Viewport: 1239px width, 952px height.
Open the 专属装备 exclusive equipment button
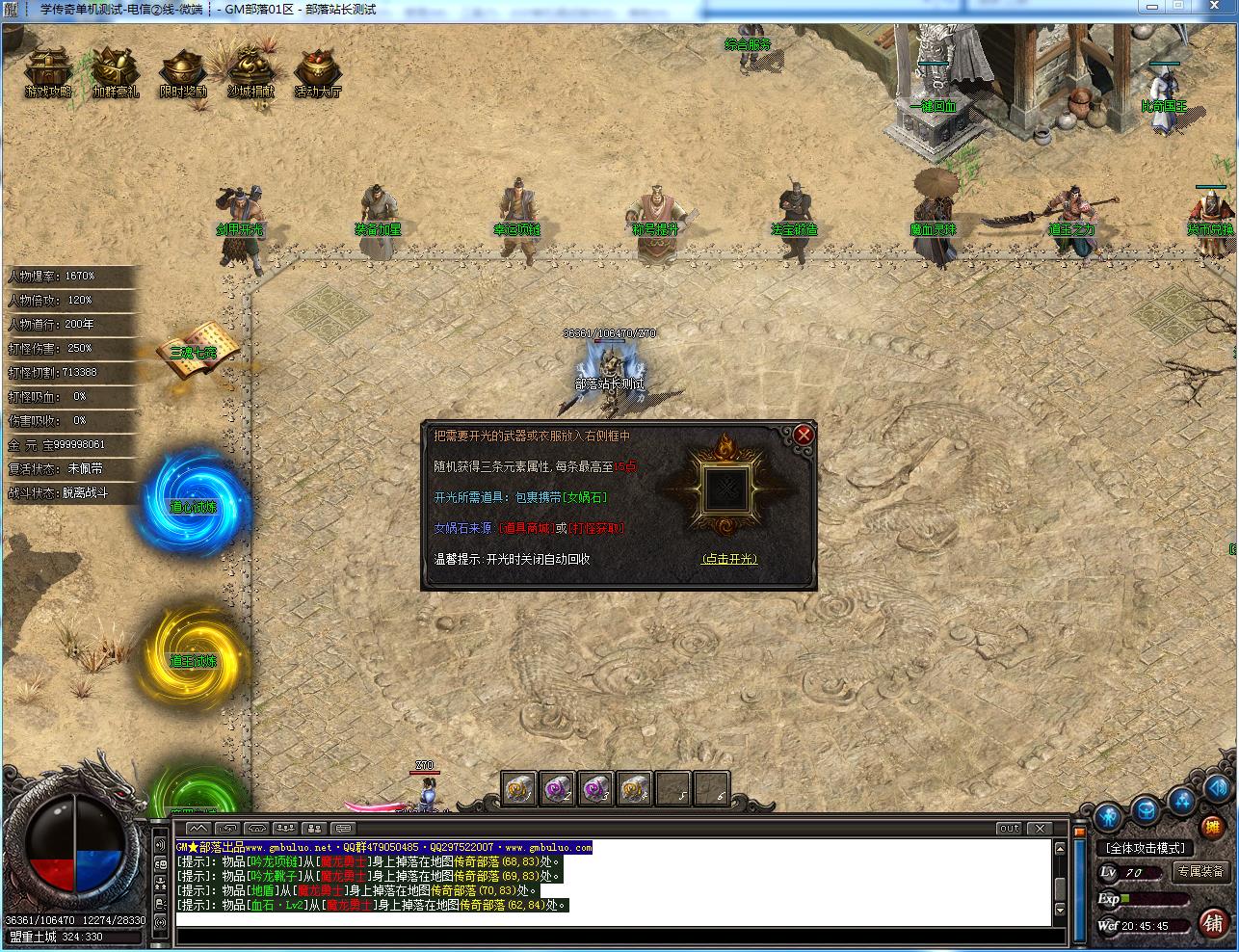1199,871
